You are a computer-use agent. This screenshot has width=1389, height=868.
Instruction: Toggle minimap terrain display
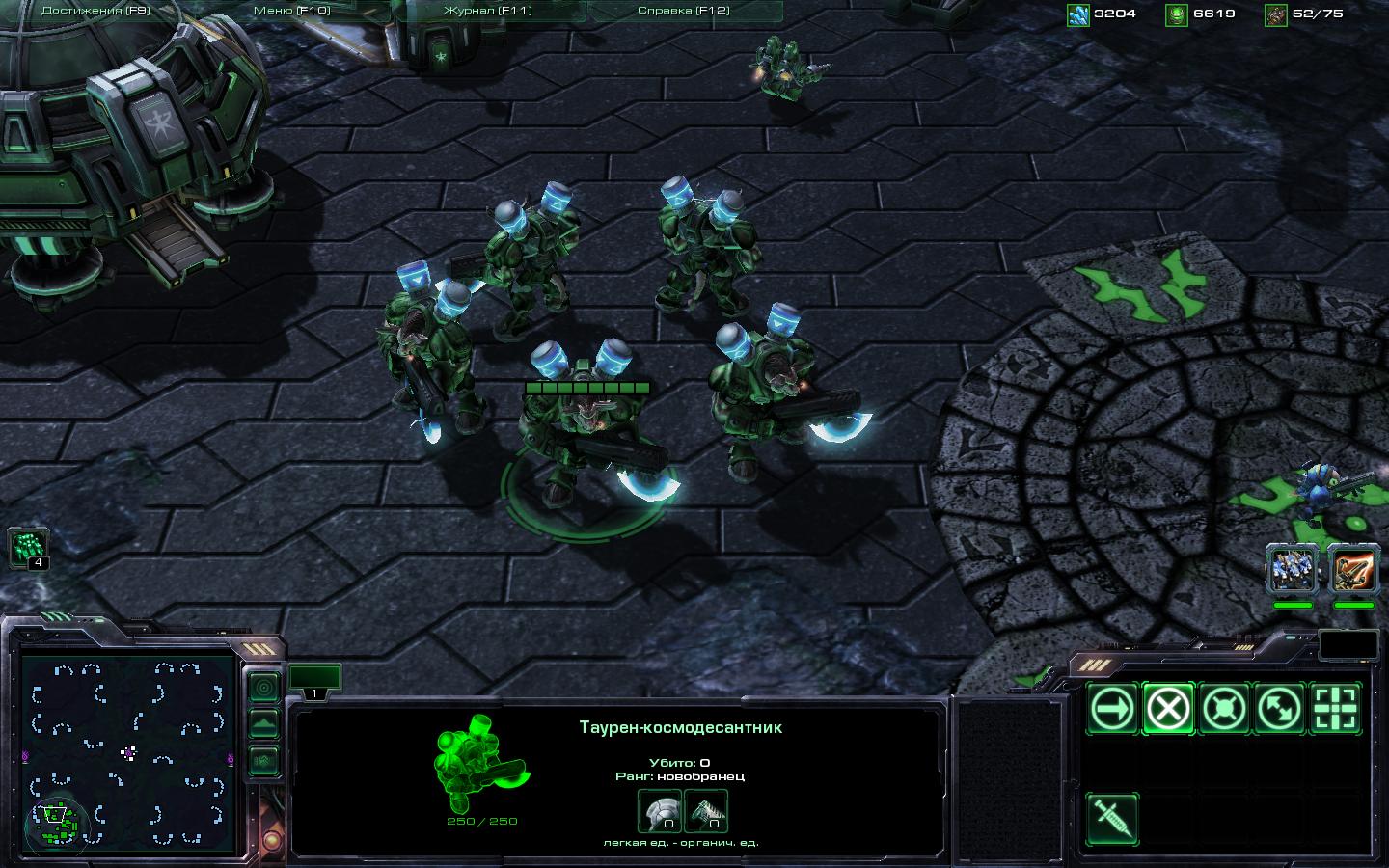pos(263,723)
